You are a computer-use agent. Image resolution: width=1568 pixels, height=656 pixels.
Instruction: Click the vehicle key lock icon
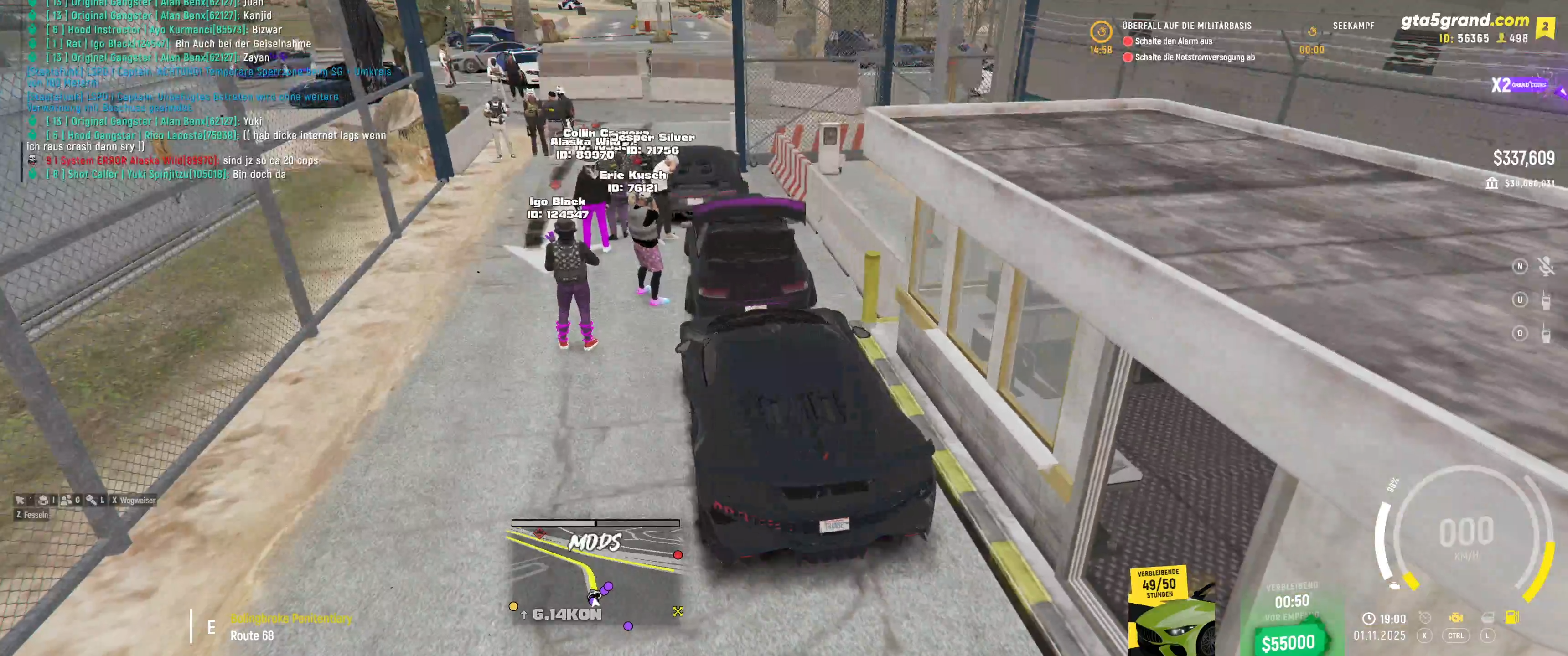coord(91,500)
